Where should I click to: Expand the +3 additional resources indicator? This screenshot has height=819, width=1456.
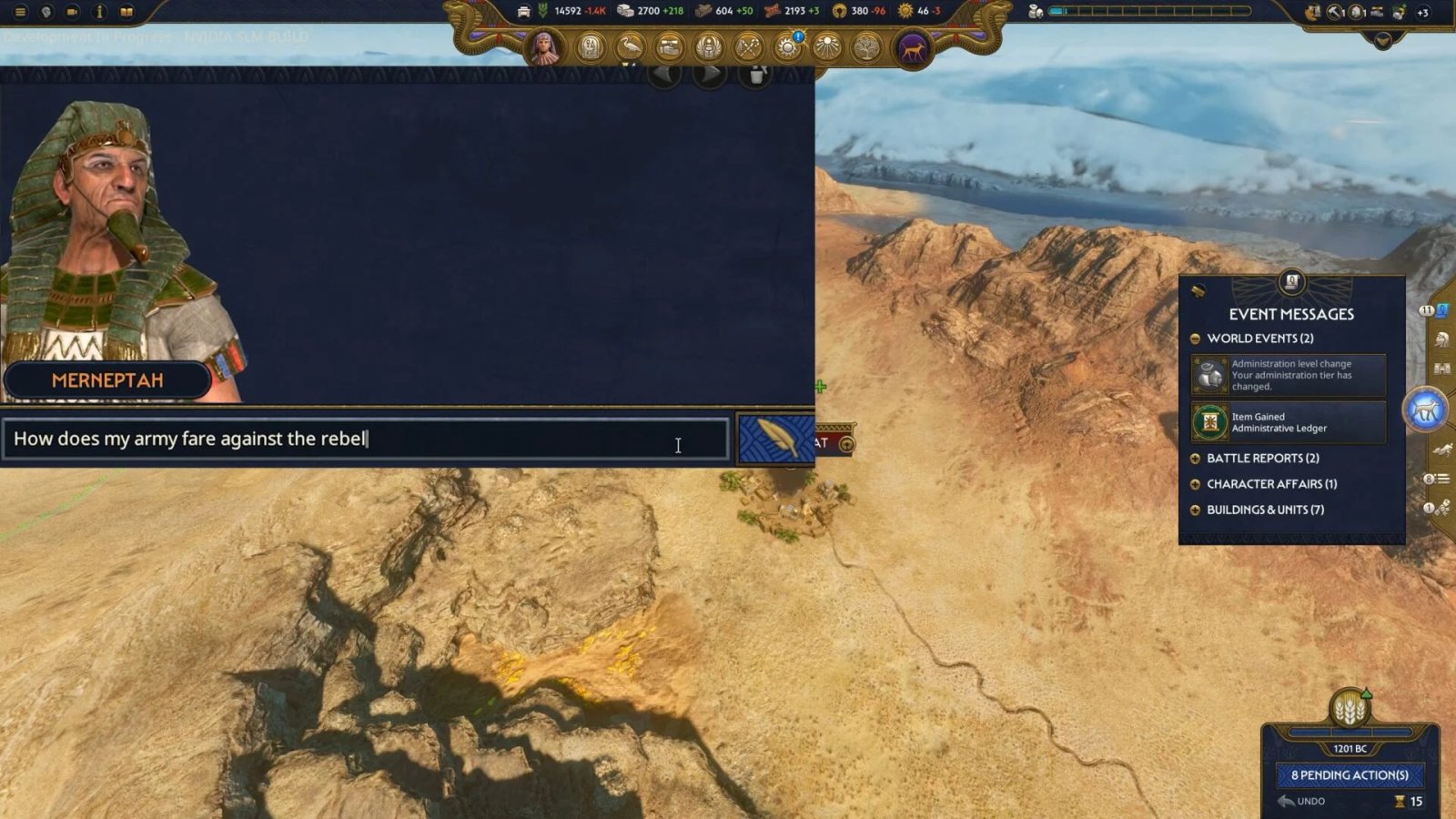click(1422, 13)
